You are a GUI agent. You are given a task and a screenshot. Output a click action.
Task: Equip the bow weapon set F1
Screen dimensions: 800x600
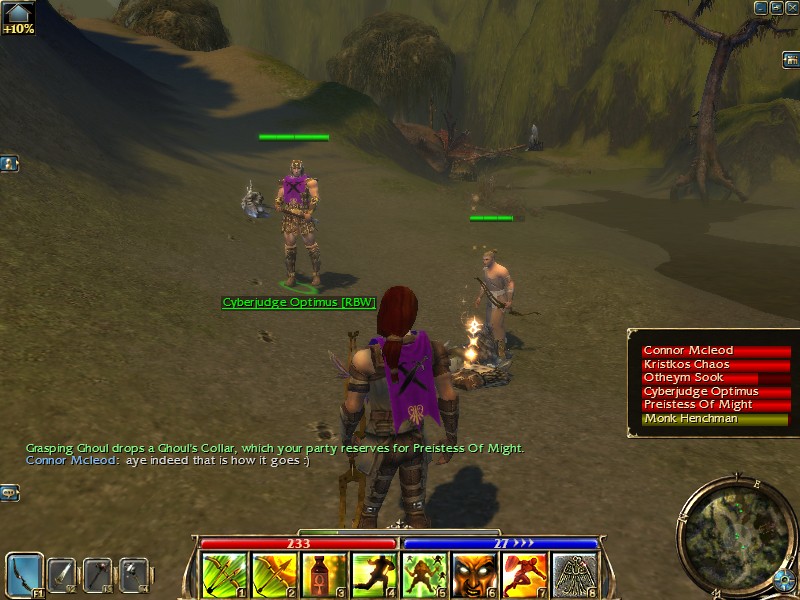click(x=24, y=574)
